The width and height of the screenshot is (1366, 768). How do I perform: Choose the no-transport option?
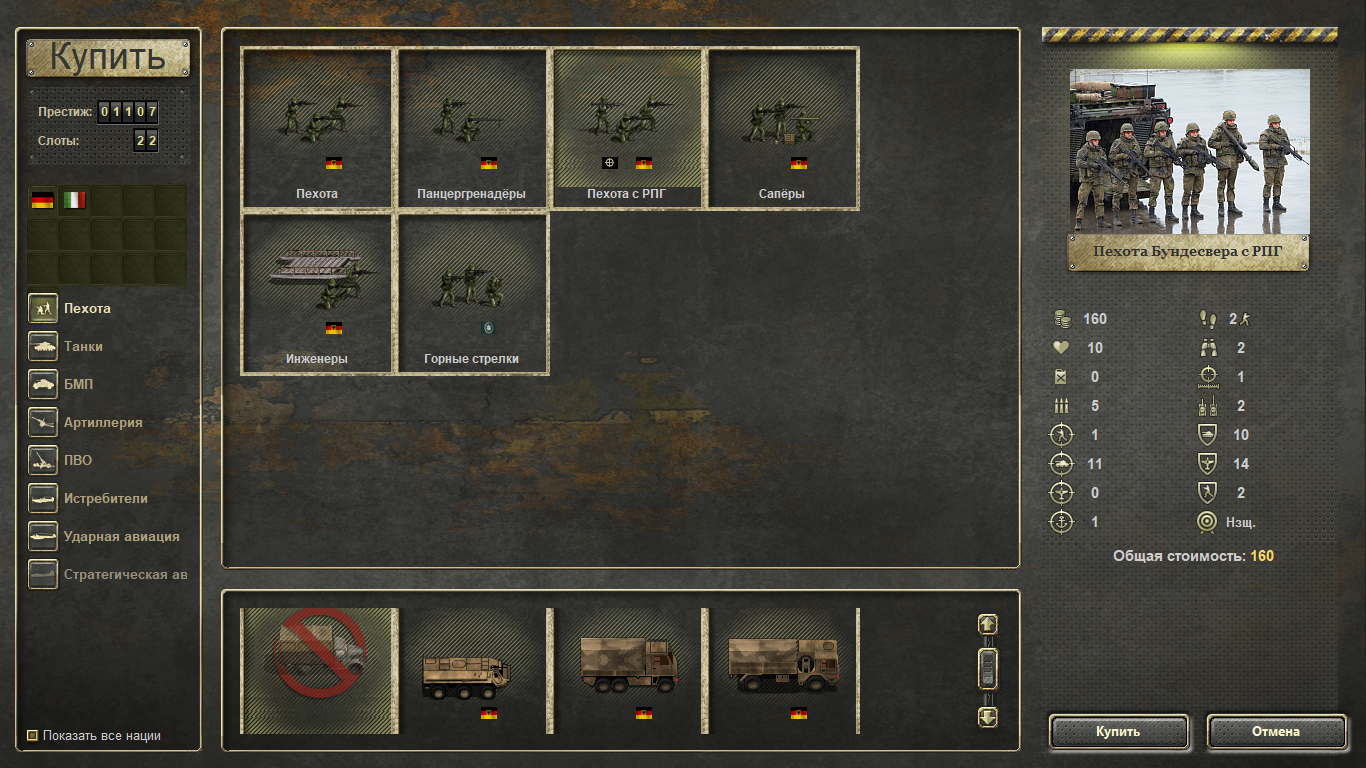point(319,670)
